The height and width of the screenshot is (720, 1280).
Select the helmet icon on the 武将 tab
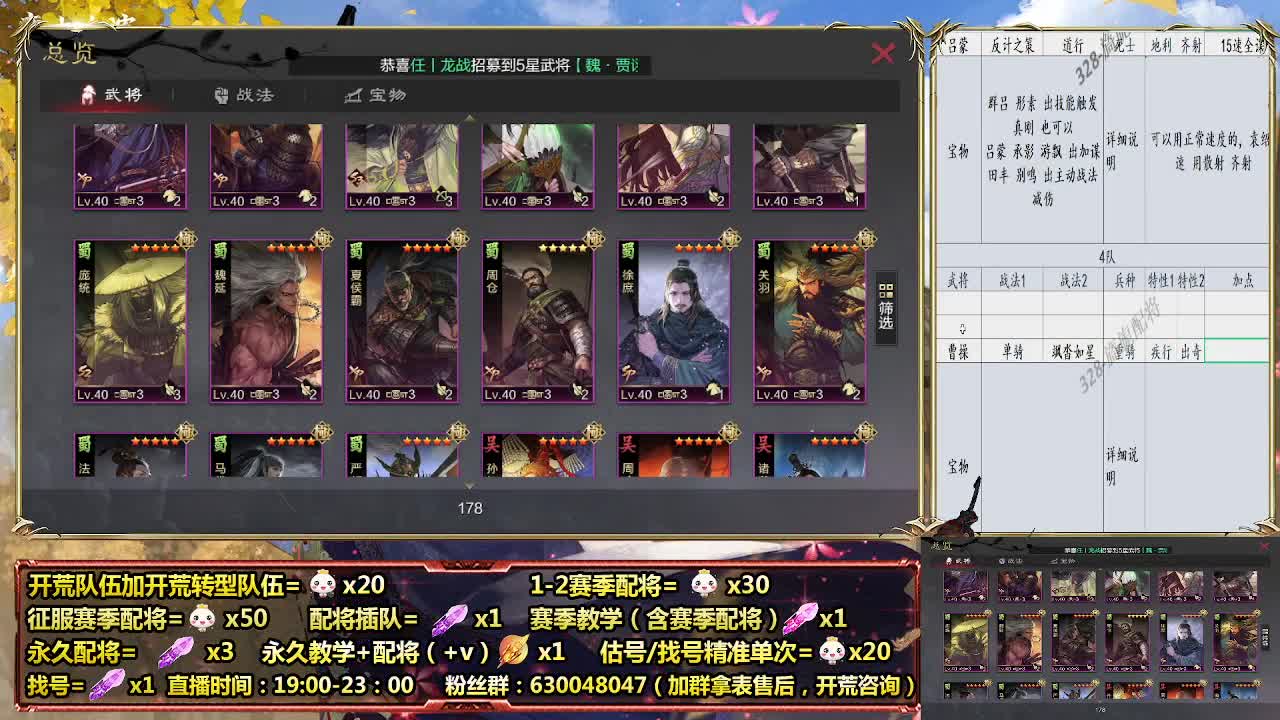[87, 96]
